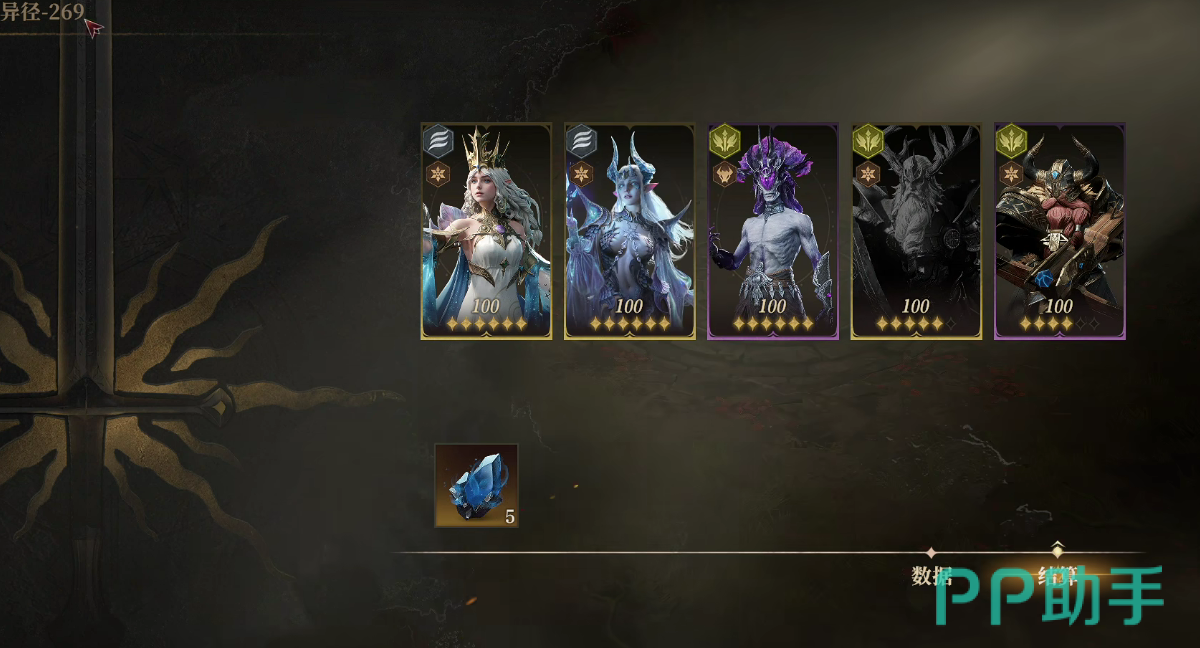Pick the greyed-out bearded warrior card
Screen dimensions: 1200x648
point(916,231)
